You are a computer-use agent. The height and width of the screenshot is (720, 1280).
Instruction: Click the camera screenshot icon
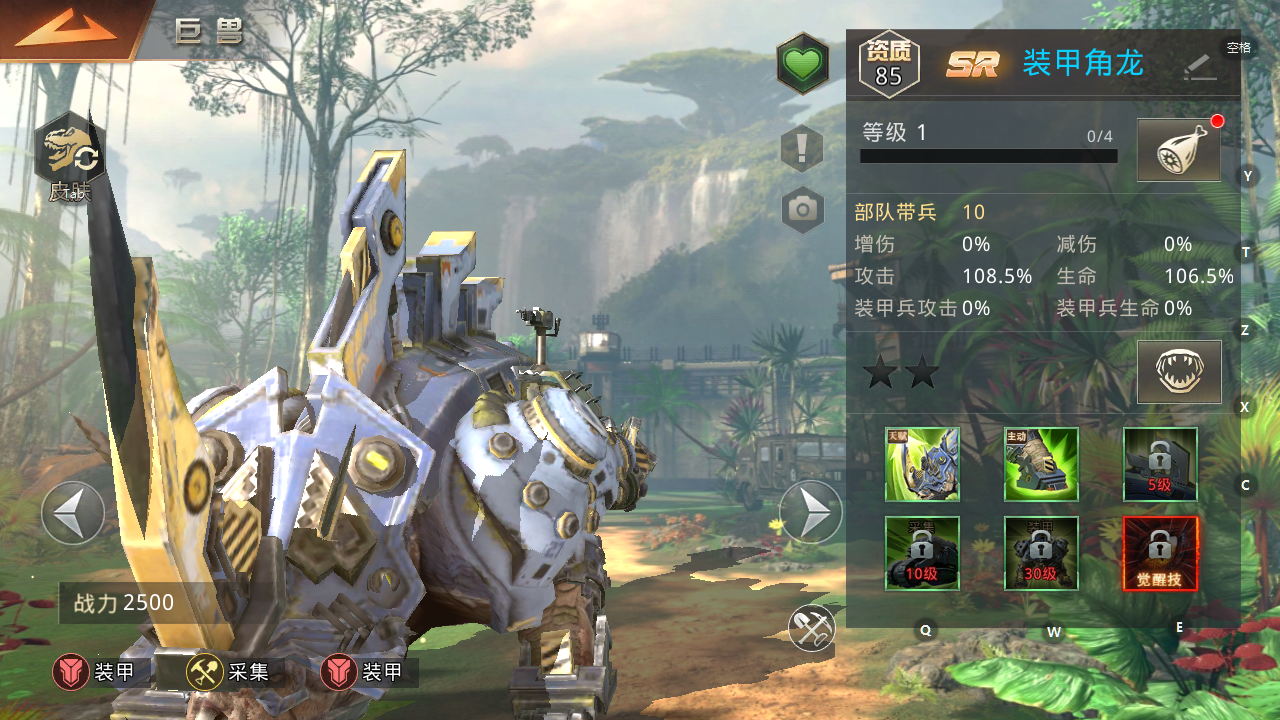pos(802,209)
